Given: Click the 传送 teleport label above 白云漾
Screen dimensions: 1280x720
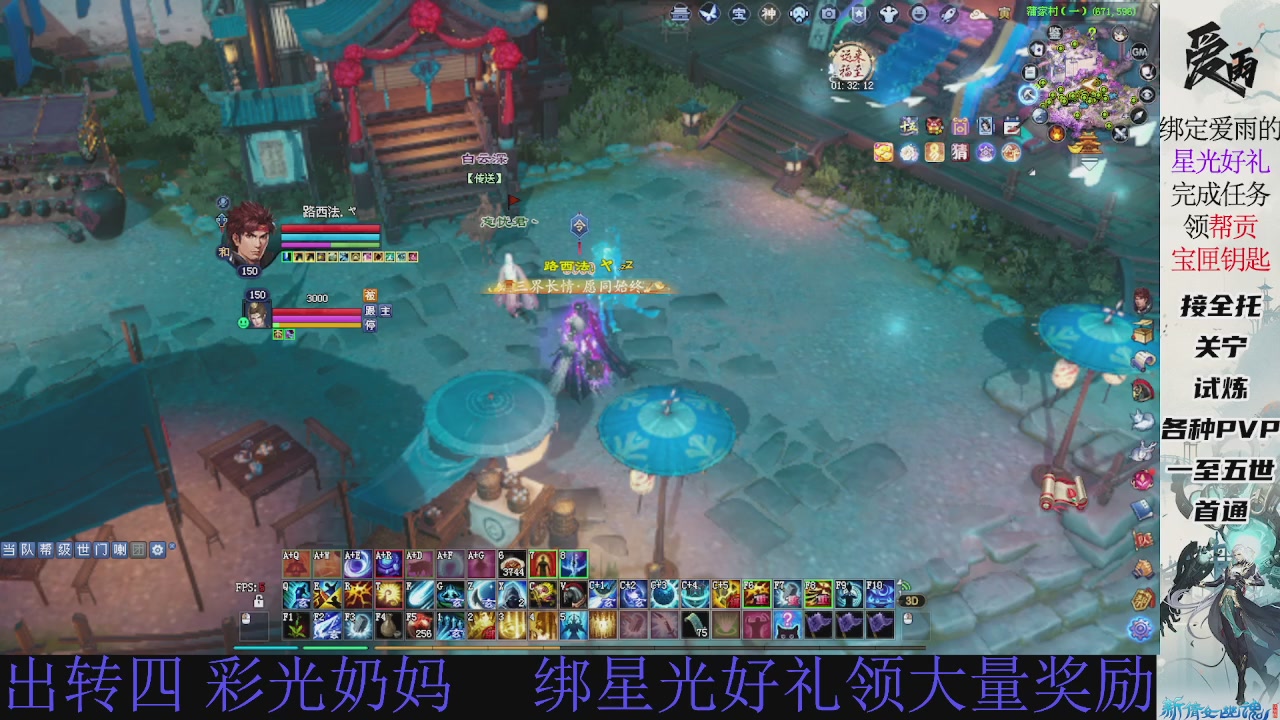Looking at the screenshot, I should point(484,178).
